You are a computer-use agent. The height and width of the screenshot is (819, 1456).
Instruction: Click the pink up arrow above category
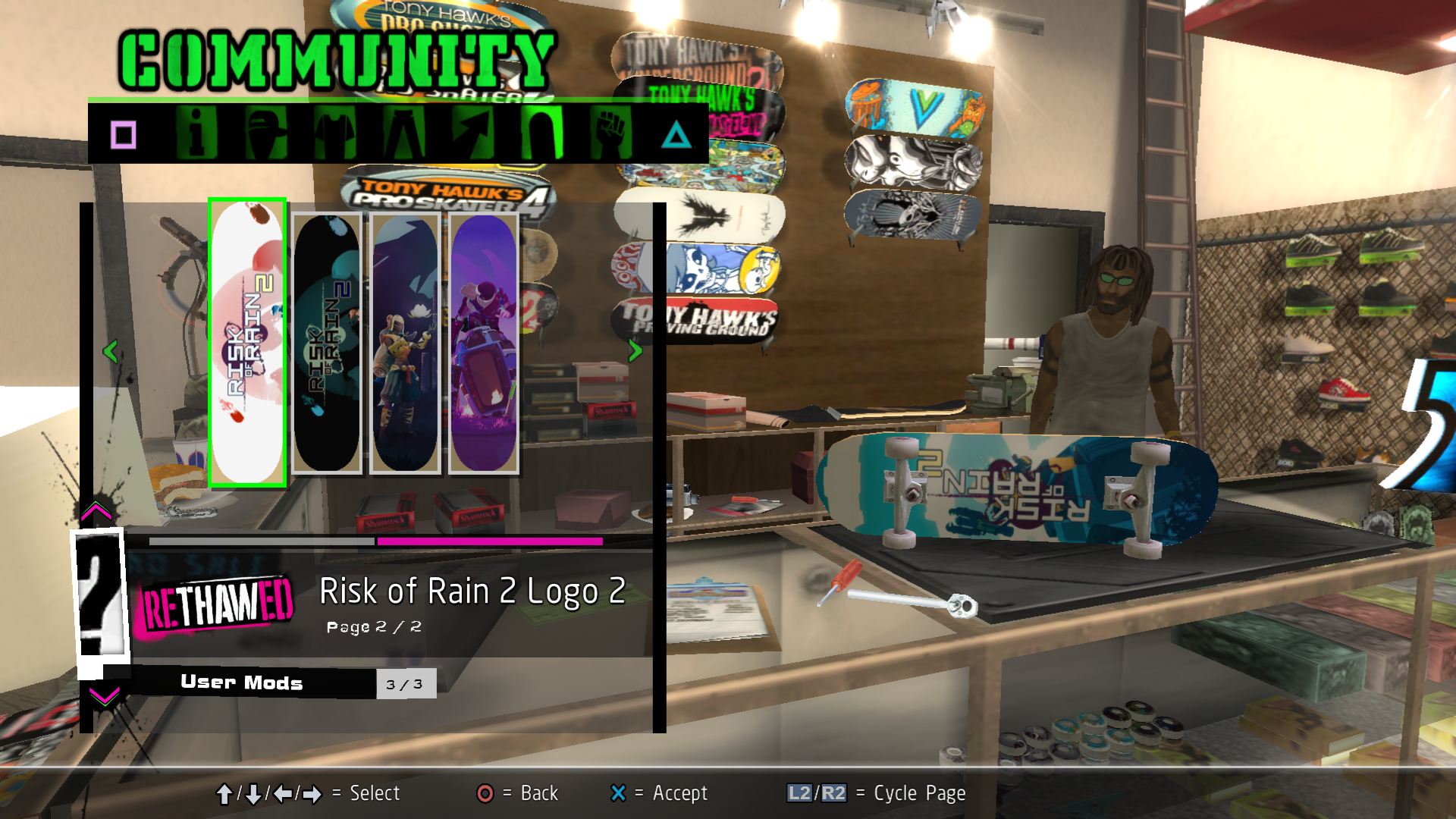click(x=96, y=512)
